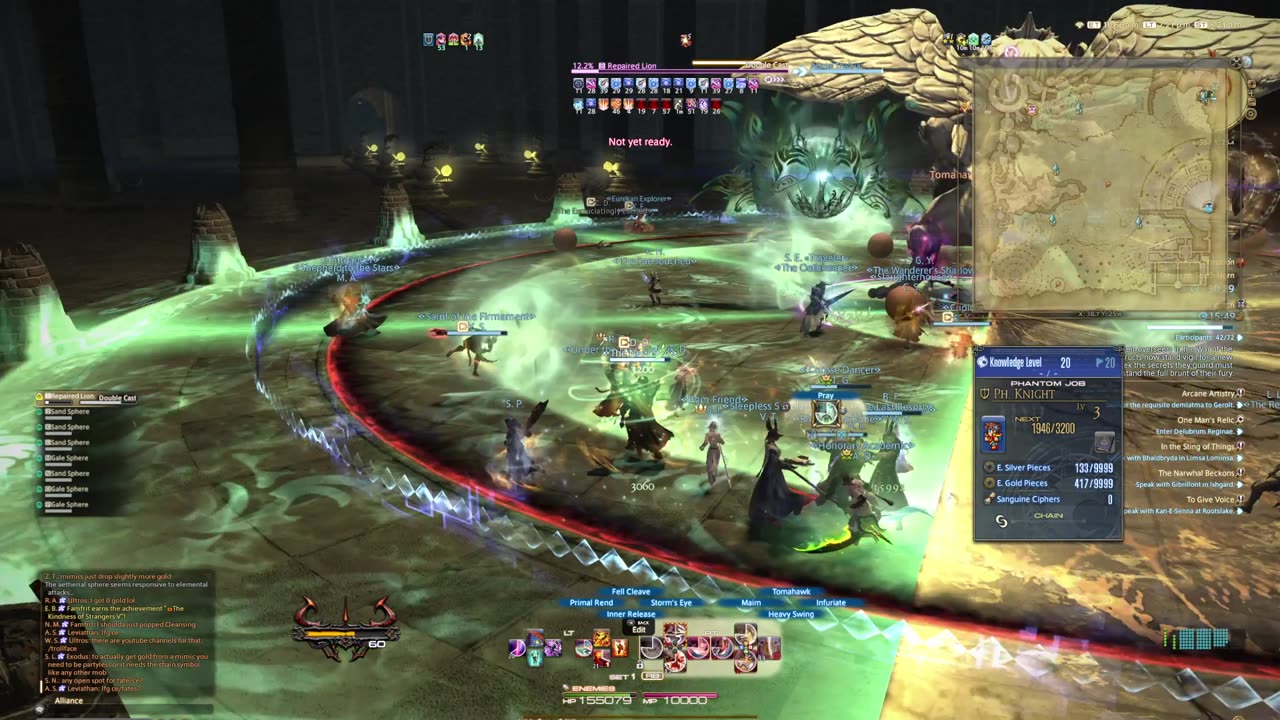1280x720 pixels.
Task: Select the Sanguine Ciphers row
Action: click(x=1049, y=499)
